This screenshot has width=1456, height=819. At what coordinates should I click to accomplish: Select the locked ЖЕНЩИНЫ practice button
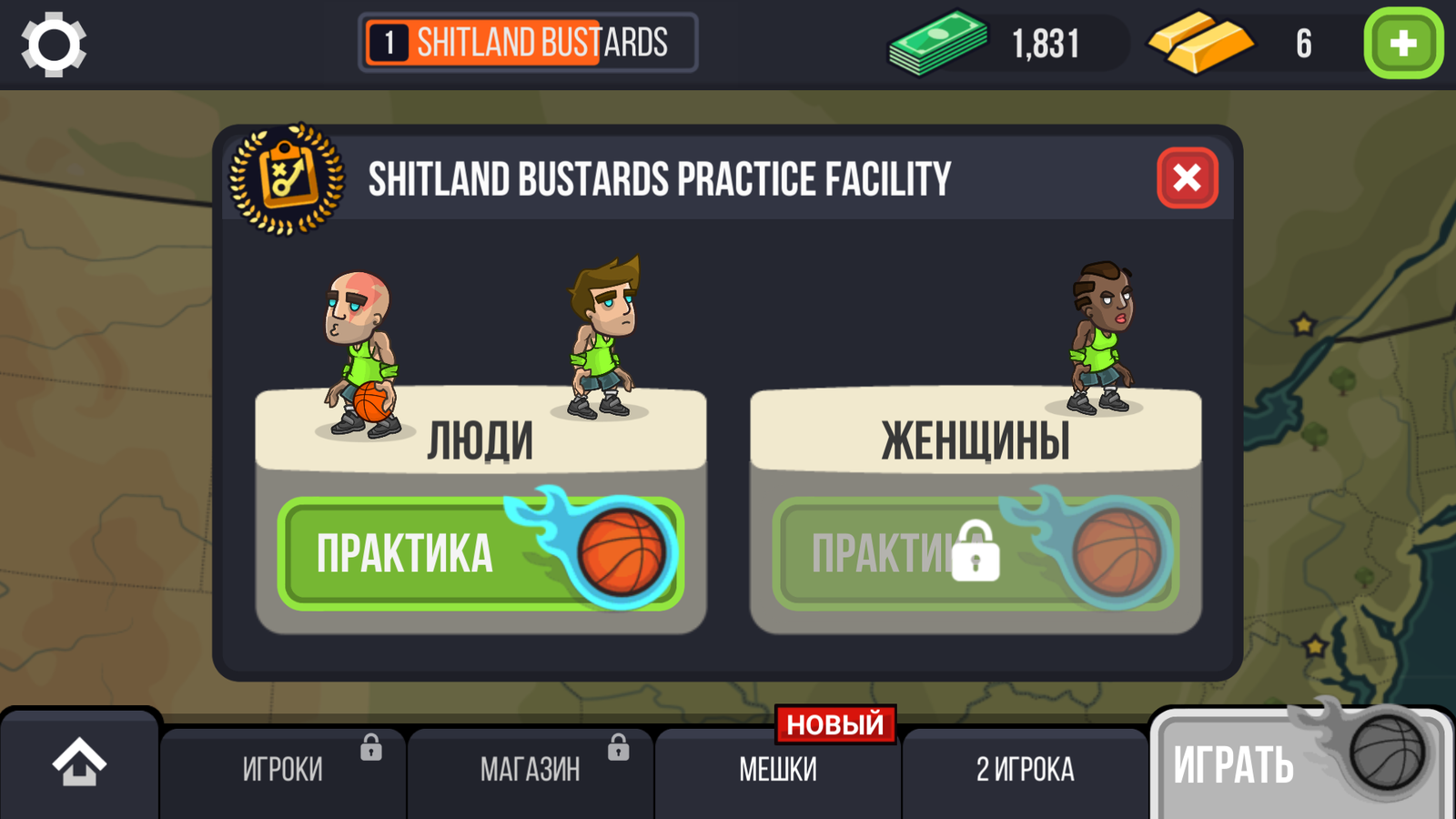975,553
